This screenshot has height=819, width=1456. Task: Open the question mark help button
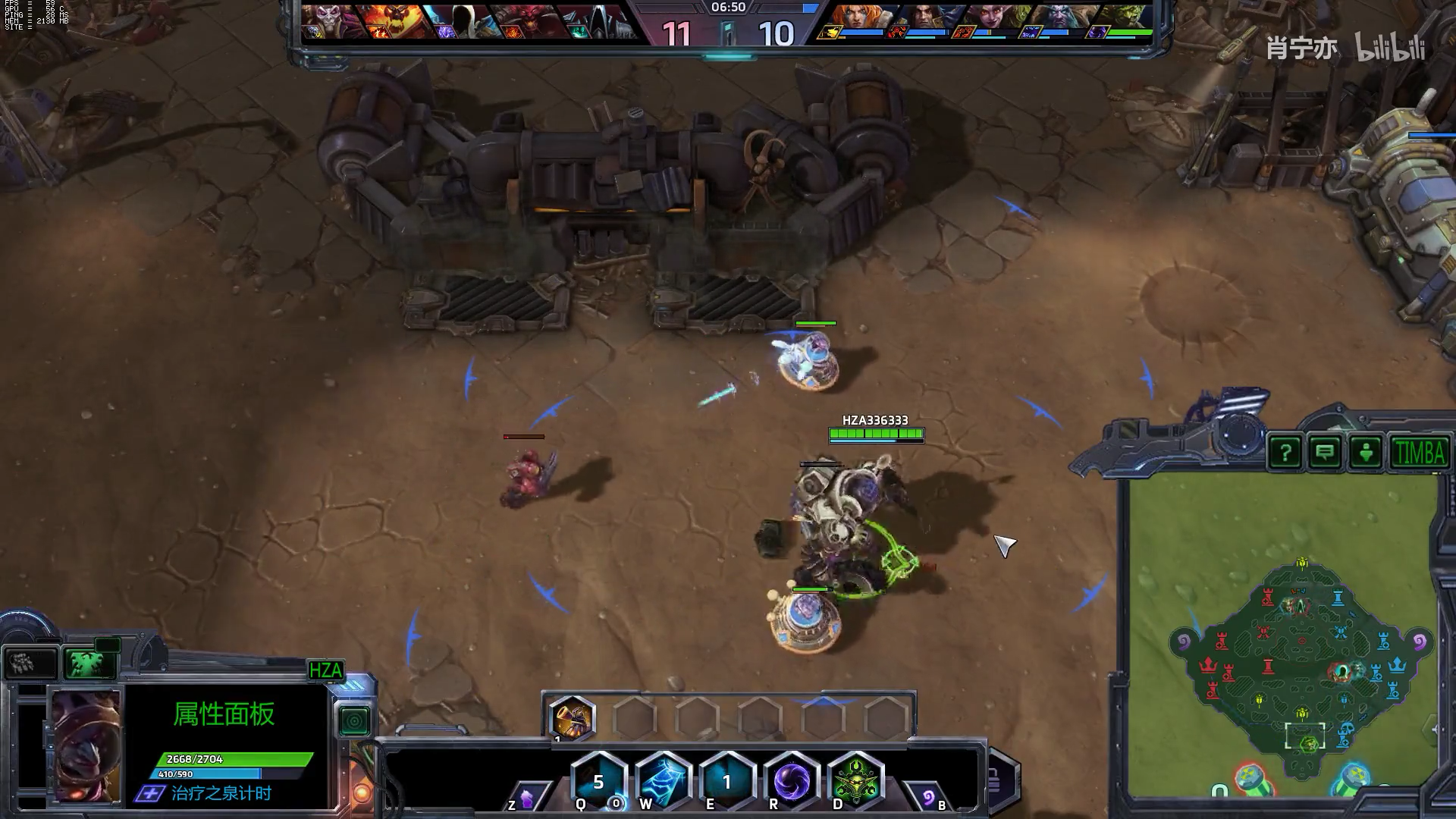pyautogui.click(x=1285, y=453)
